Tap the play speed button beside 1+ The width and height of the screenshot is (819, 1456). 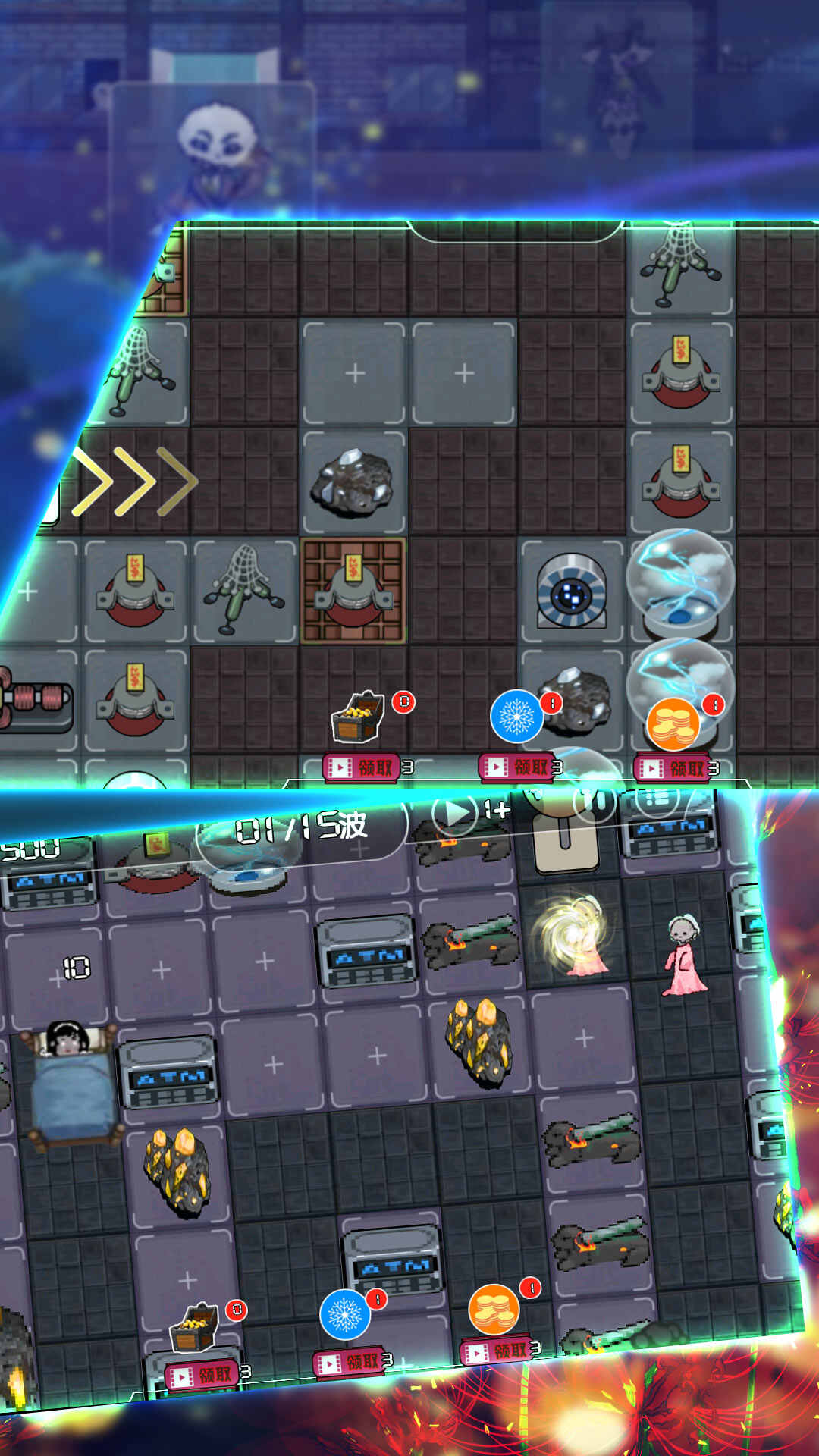point(455,813)
